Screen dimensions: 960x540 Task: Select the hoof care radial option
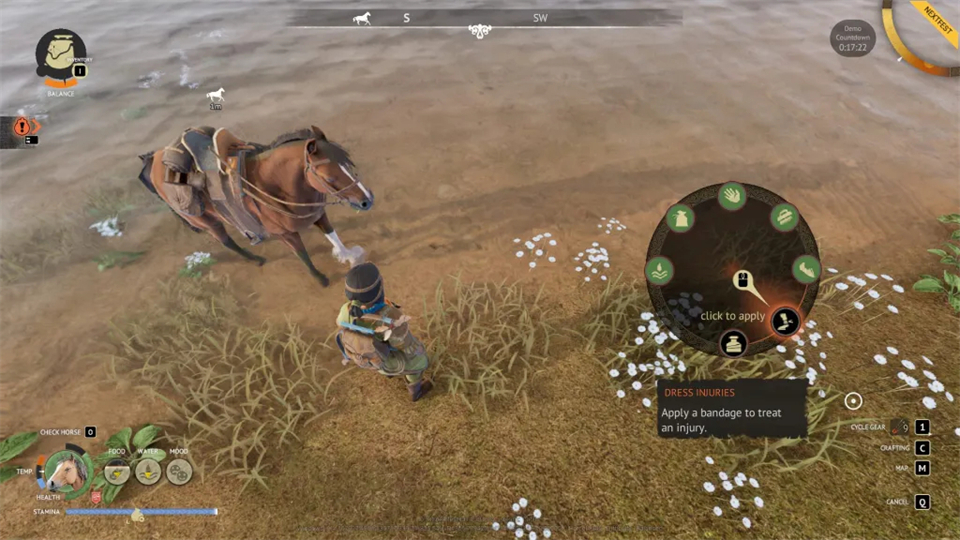[x=806, y=269]
